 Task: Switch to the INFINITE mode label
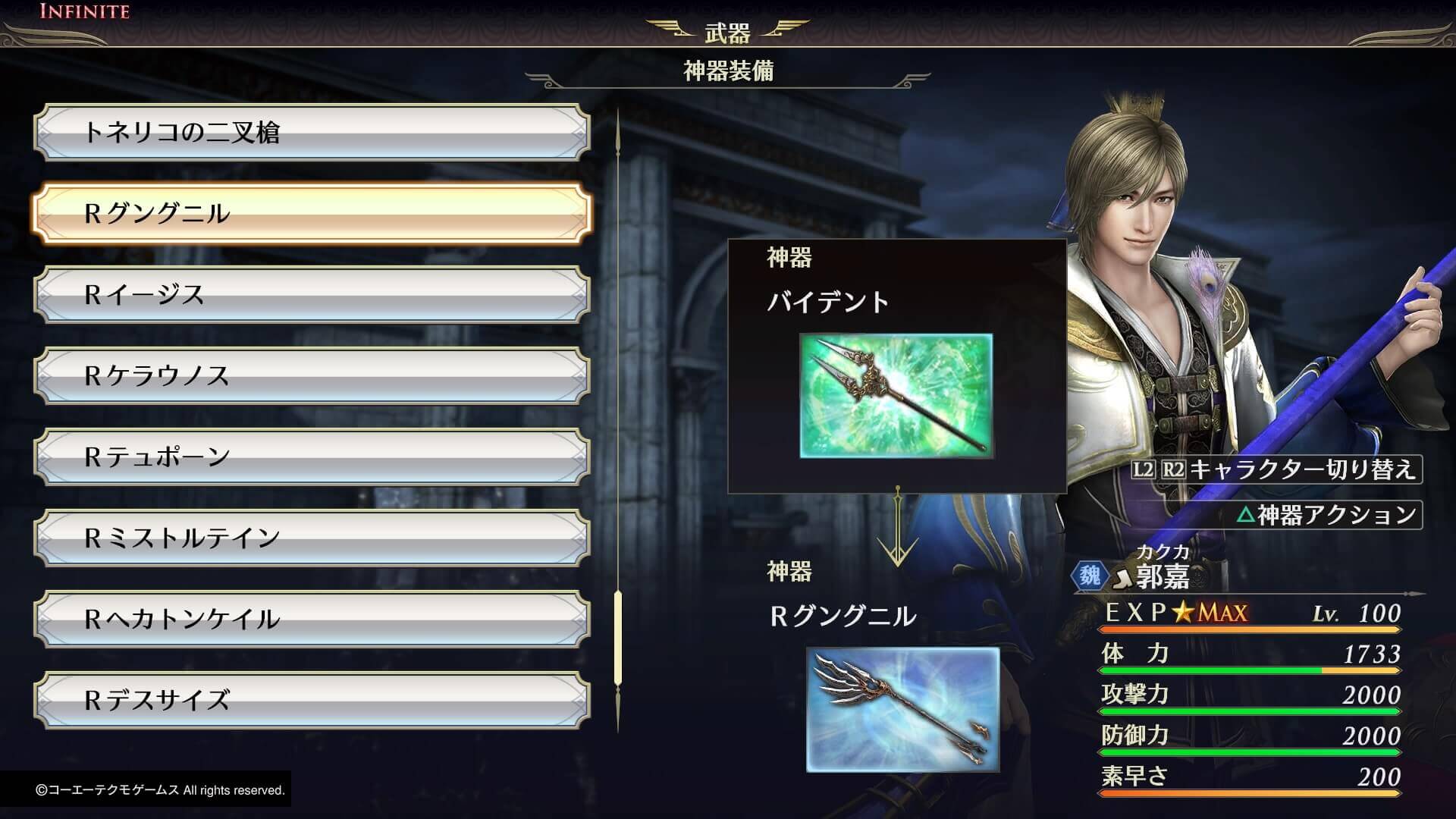tap(83, 11)
